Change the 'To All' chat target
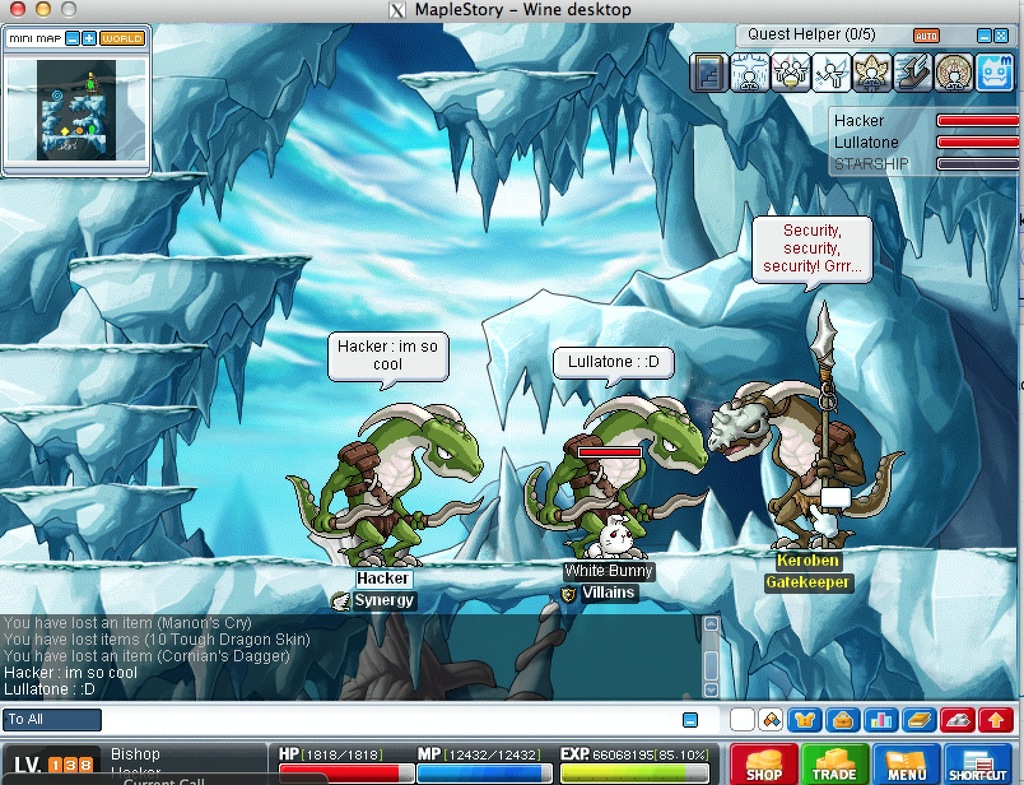This screenshot has height=785, width=1024. point(53,720)
